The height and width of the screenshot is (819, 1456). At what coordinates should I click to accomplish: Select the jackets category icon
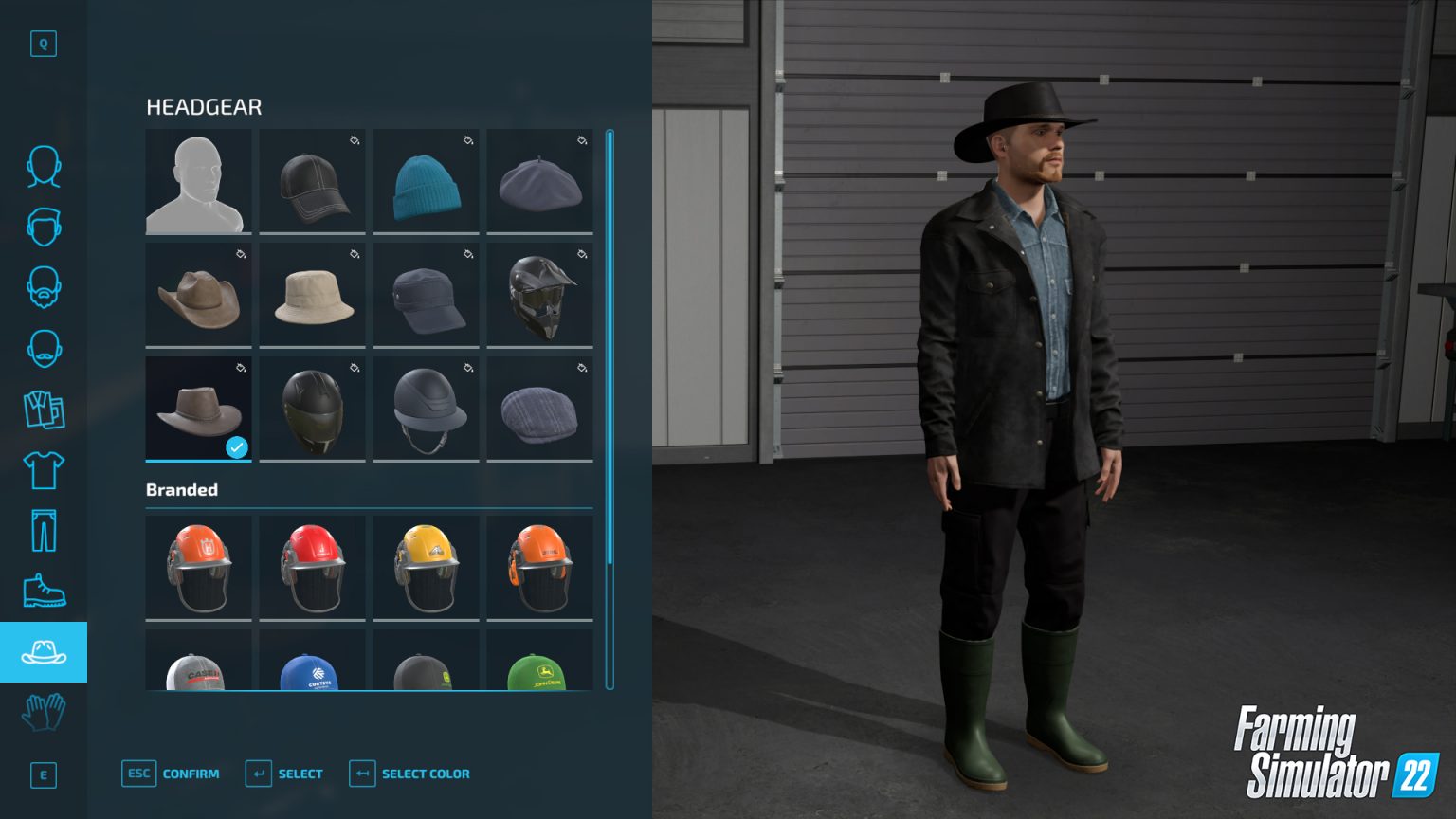click(44, 409)
